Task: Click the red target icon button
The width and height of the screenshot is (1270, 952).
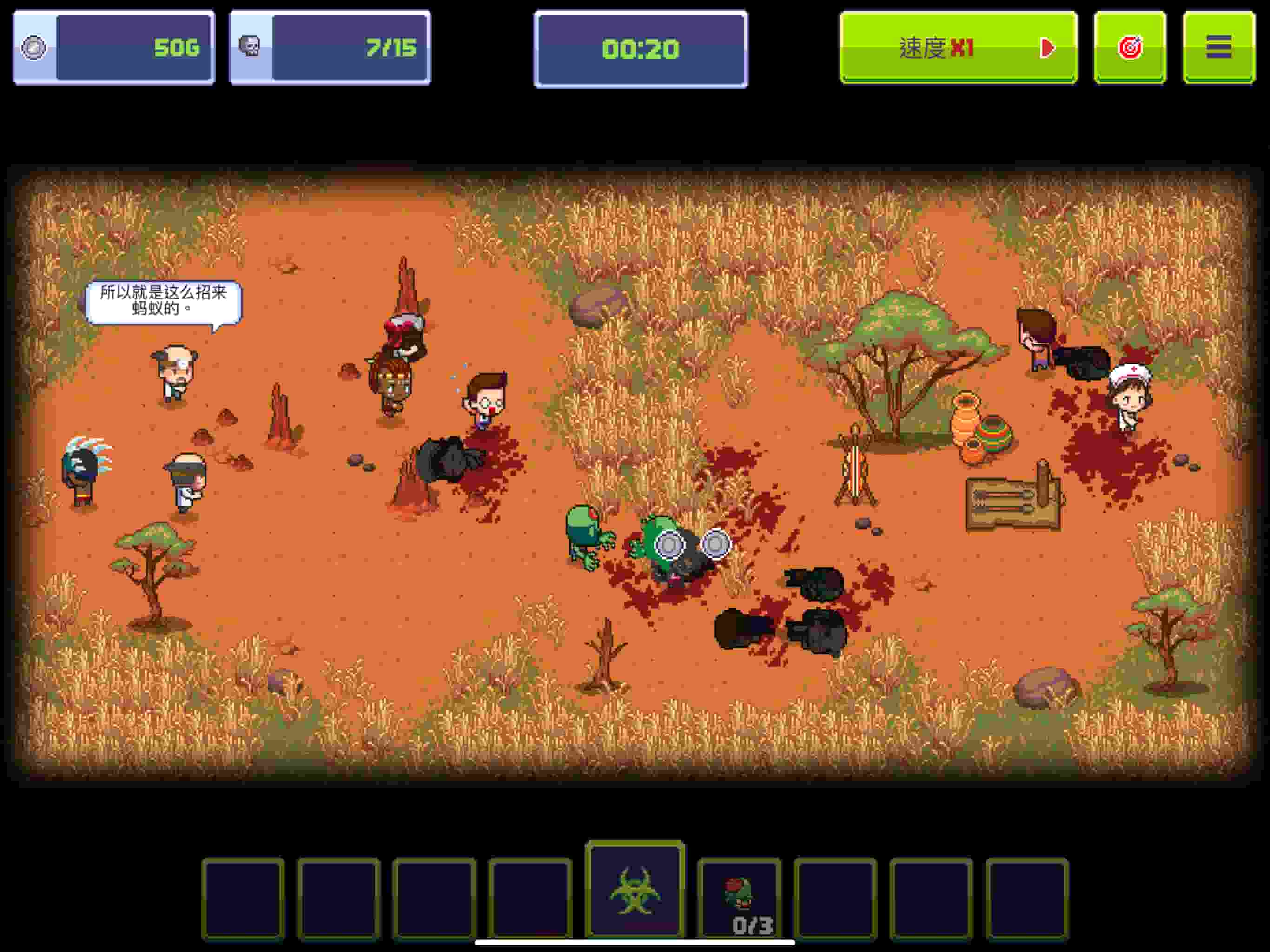Action: [1129, 48]
